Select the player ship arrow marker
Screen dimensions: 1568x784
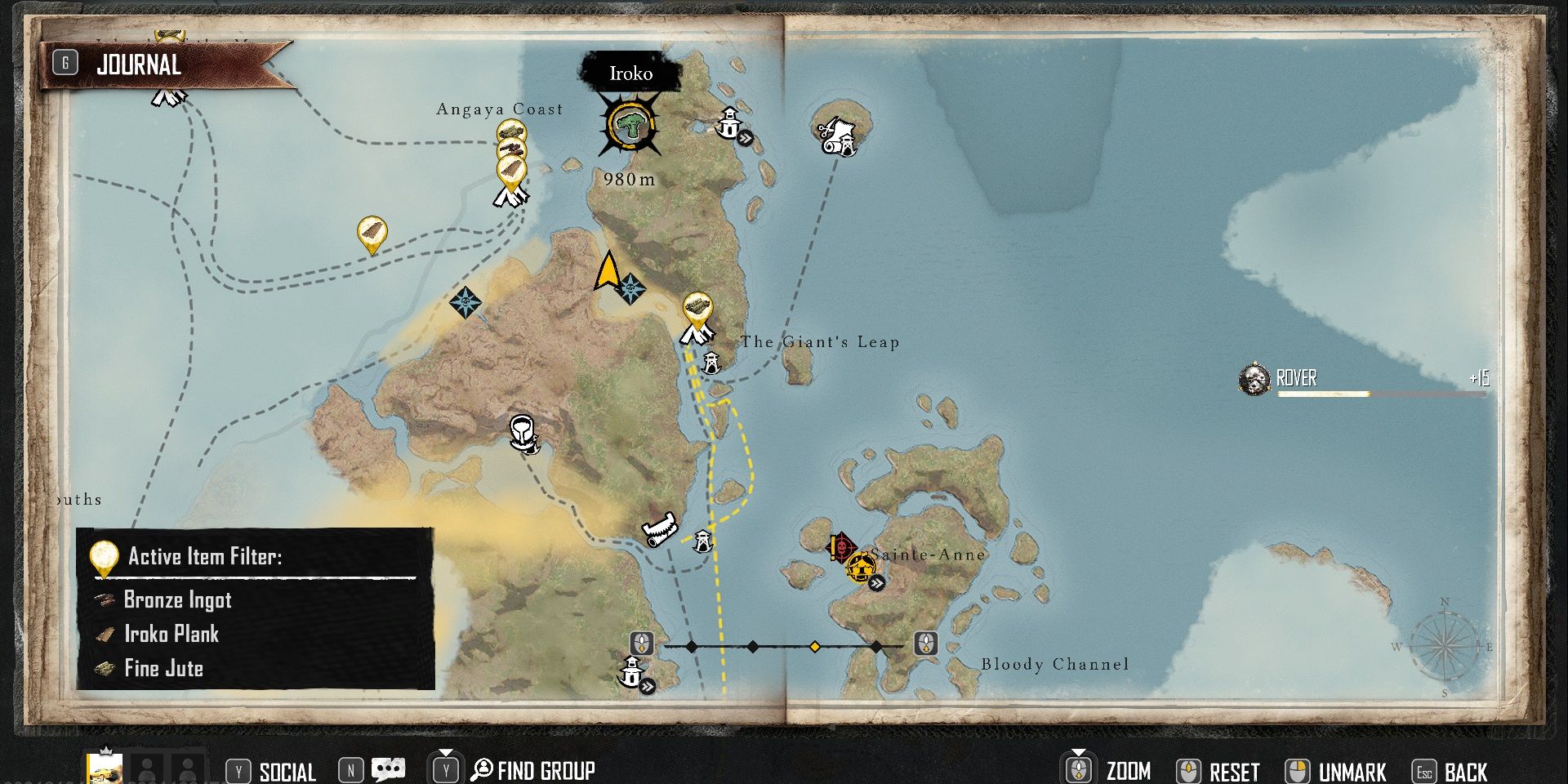point(607,271)
